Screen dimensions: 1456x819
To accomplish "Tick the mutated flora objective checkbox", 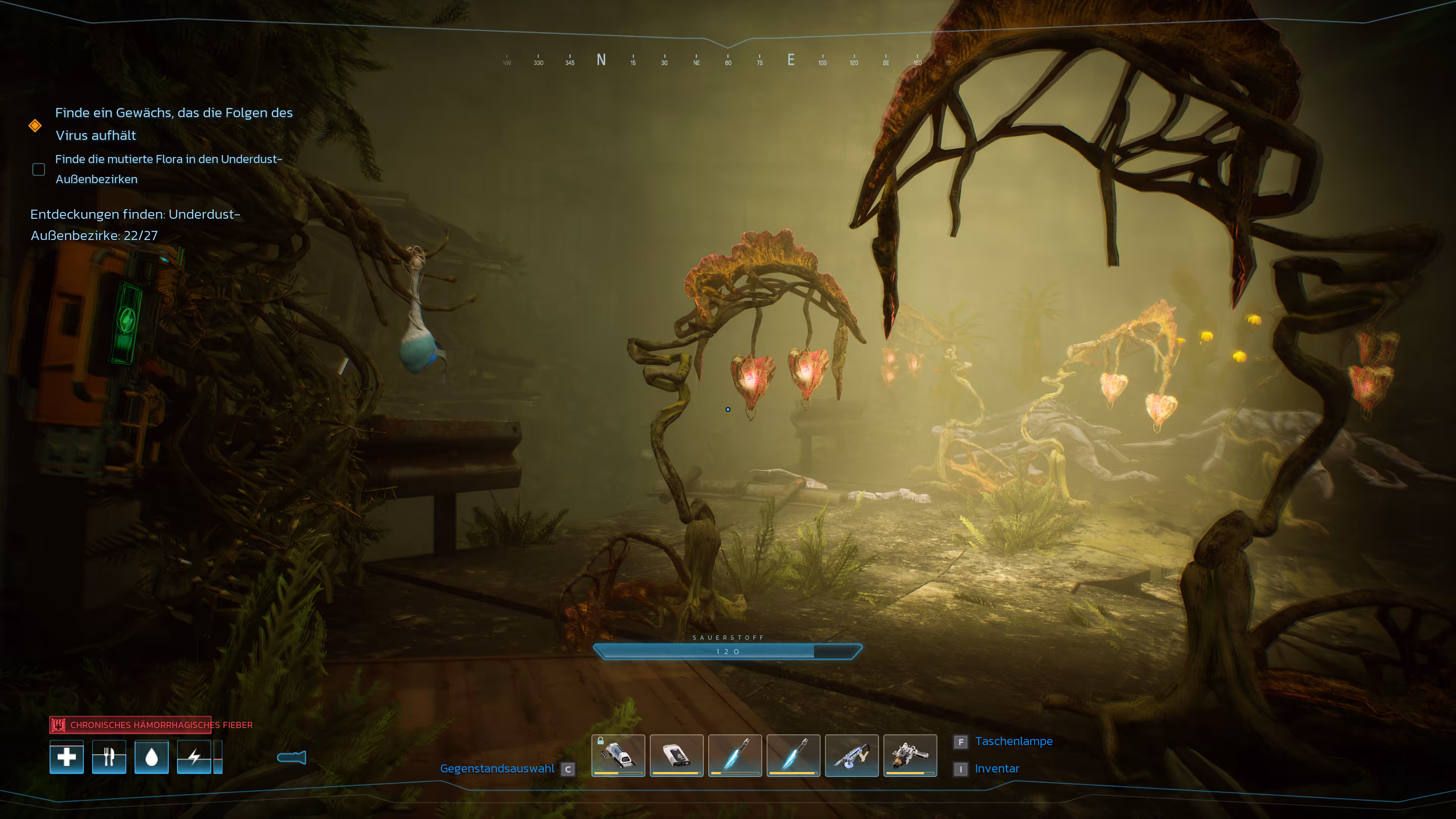I will [38, 169].
